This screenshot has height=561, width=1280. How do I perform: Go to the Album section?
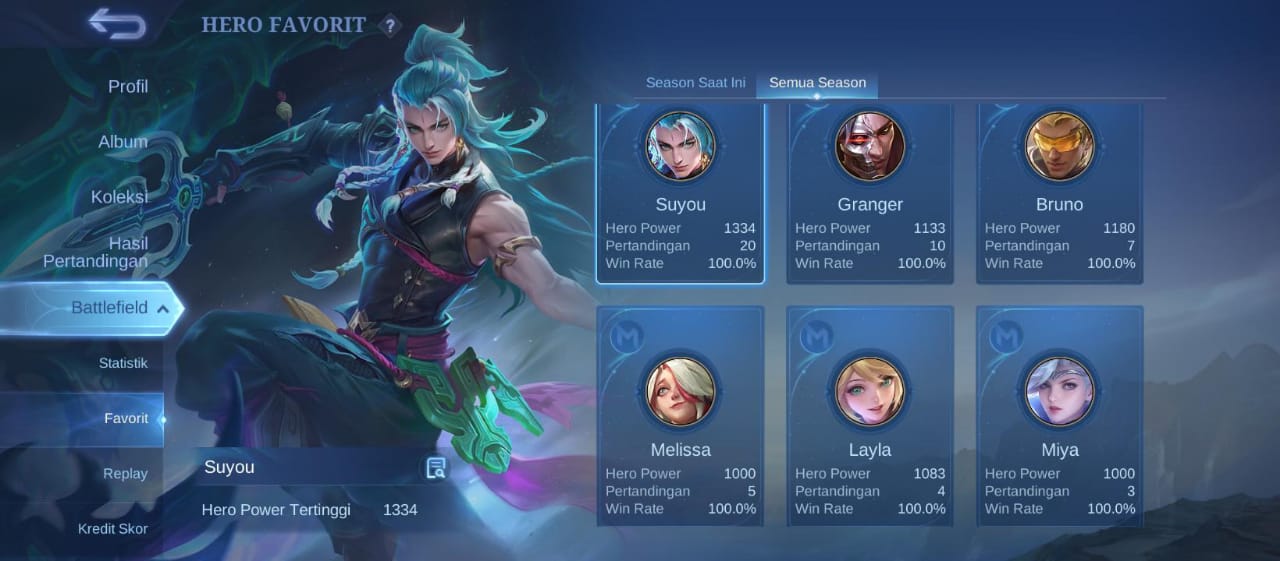(x=123, y=142)
